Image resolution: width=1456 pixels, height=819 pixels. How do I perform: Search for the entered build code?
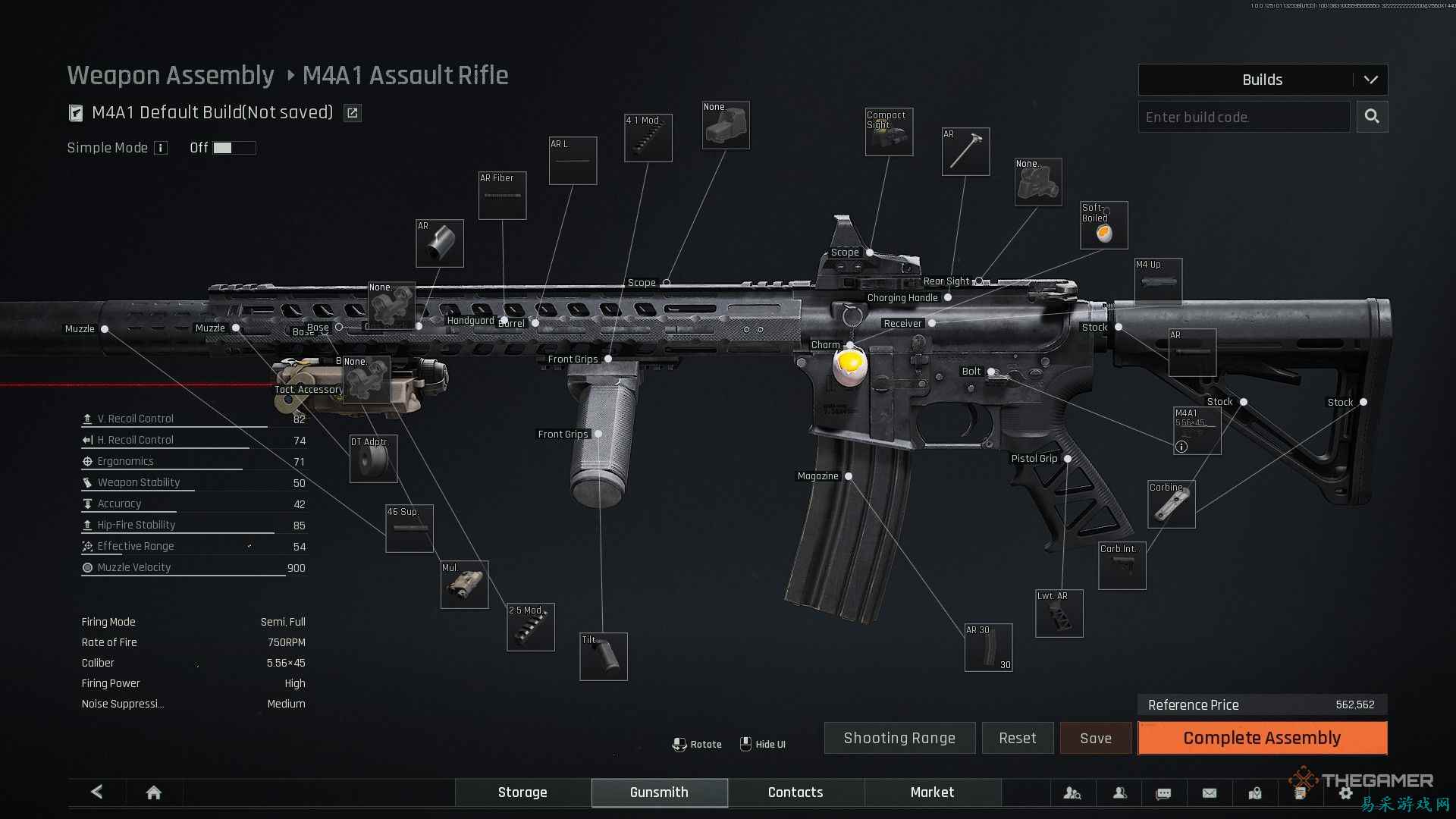click(1372, 117)
